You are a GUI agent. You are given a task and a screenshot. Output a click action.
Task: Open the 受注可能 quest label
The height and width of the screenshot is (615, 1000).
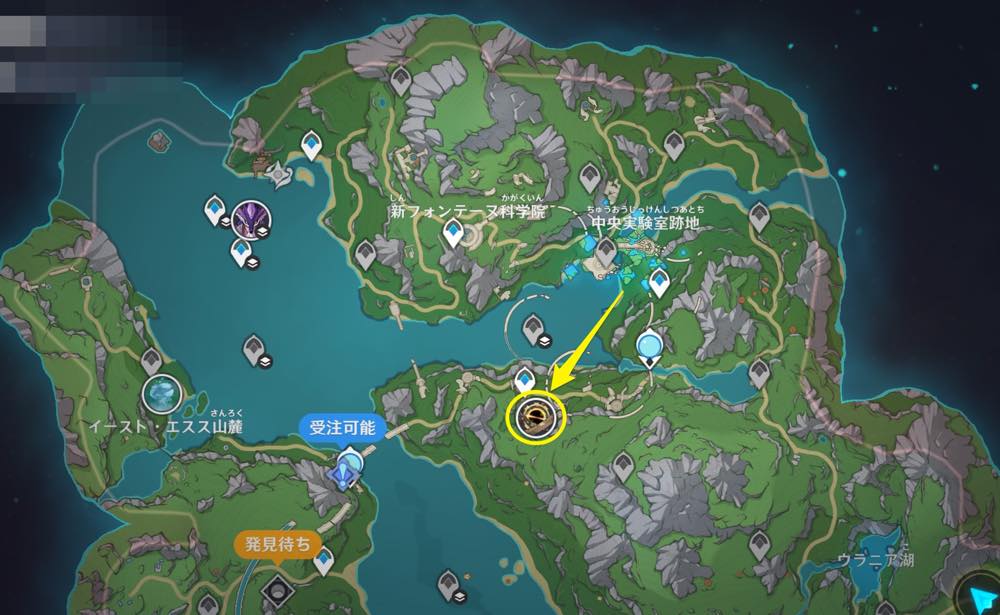(342, 428)
